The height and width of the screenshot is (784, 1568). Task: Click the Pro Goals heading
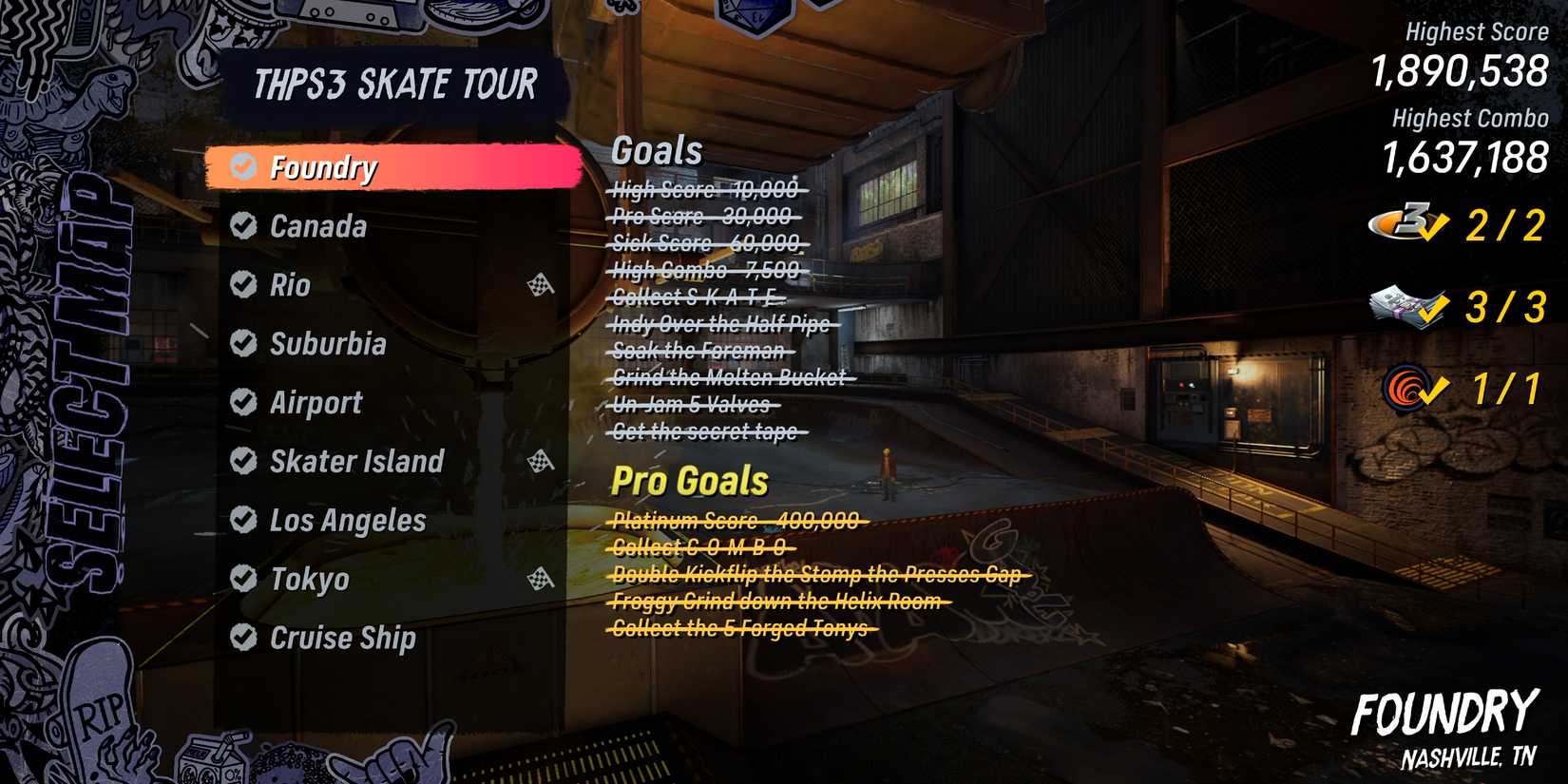click(x=690, y=481)
